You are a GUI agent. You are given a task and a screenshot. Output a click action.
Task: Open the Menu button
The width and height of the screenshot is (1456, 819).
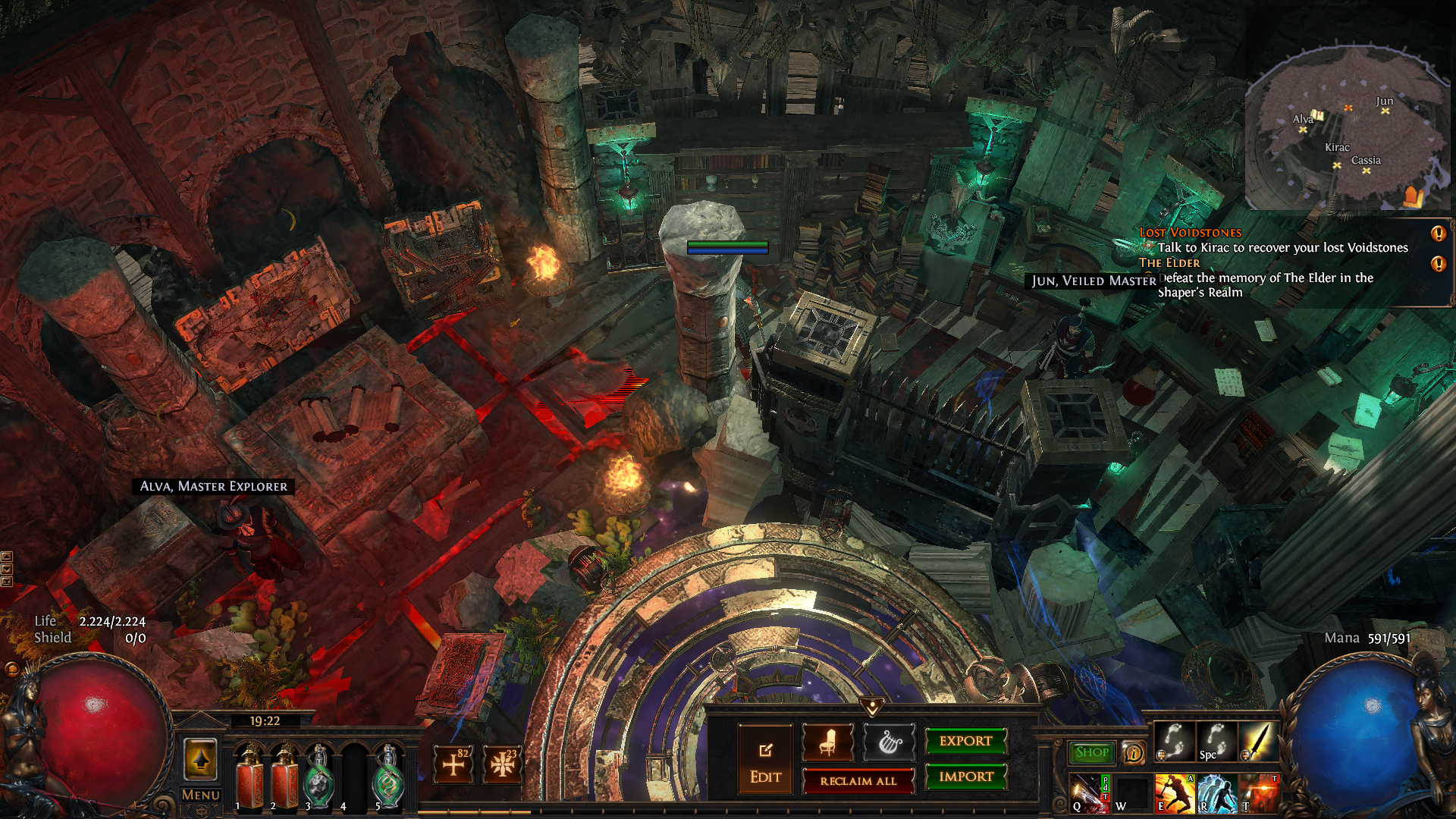pyautogui.click(x=201, y=795)
